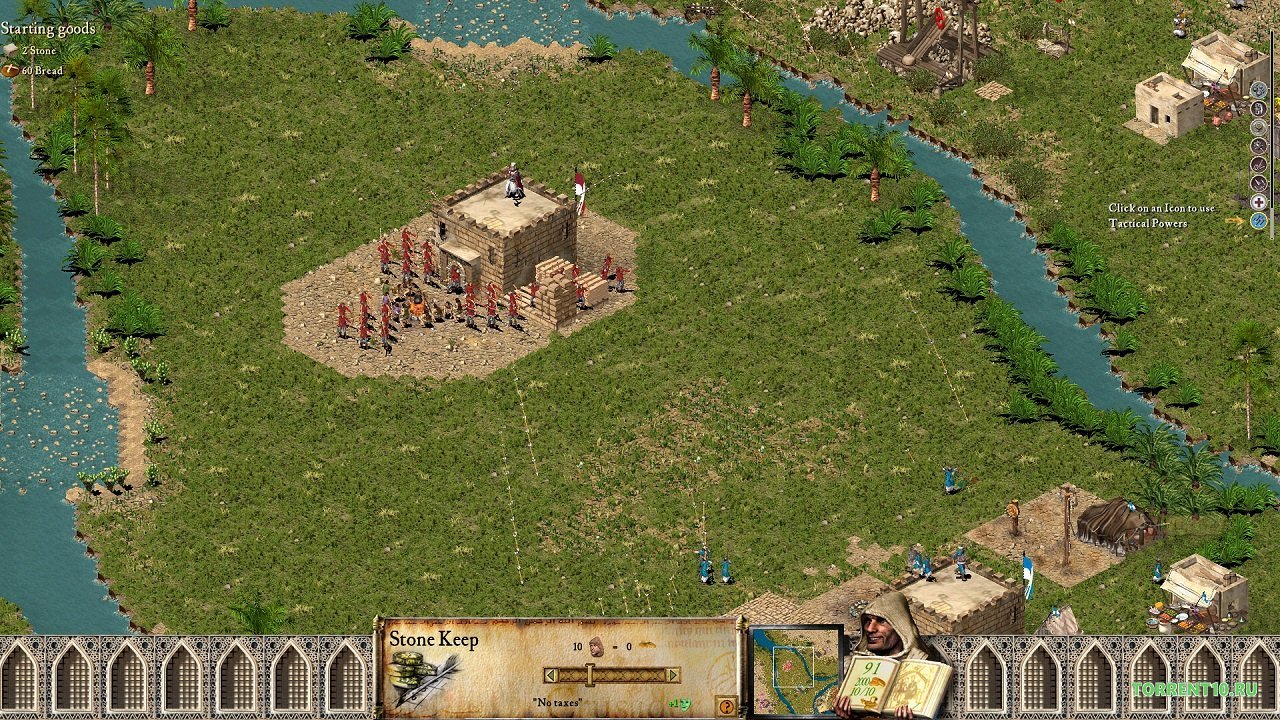This screenshot has height=720, width=1280.
Task: Click the topmost blue gears tactical power
Action: tap(1258, 89)
